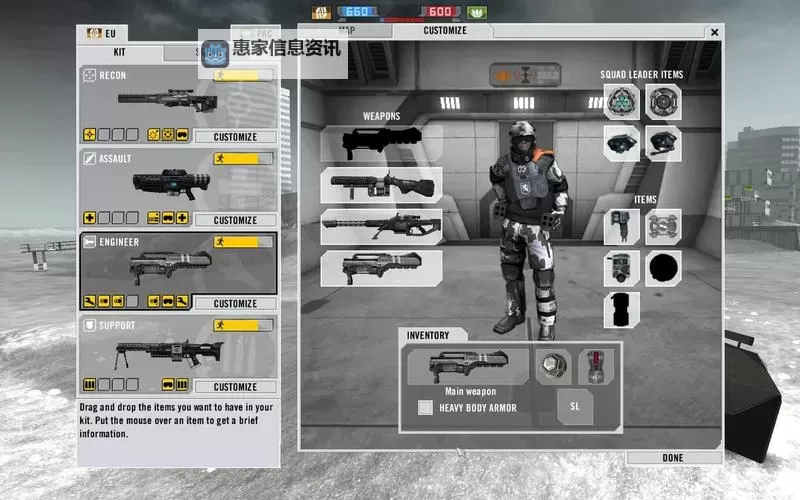Click the SL inventory slot

575,407
